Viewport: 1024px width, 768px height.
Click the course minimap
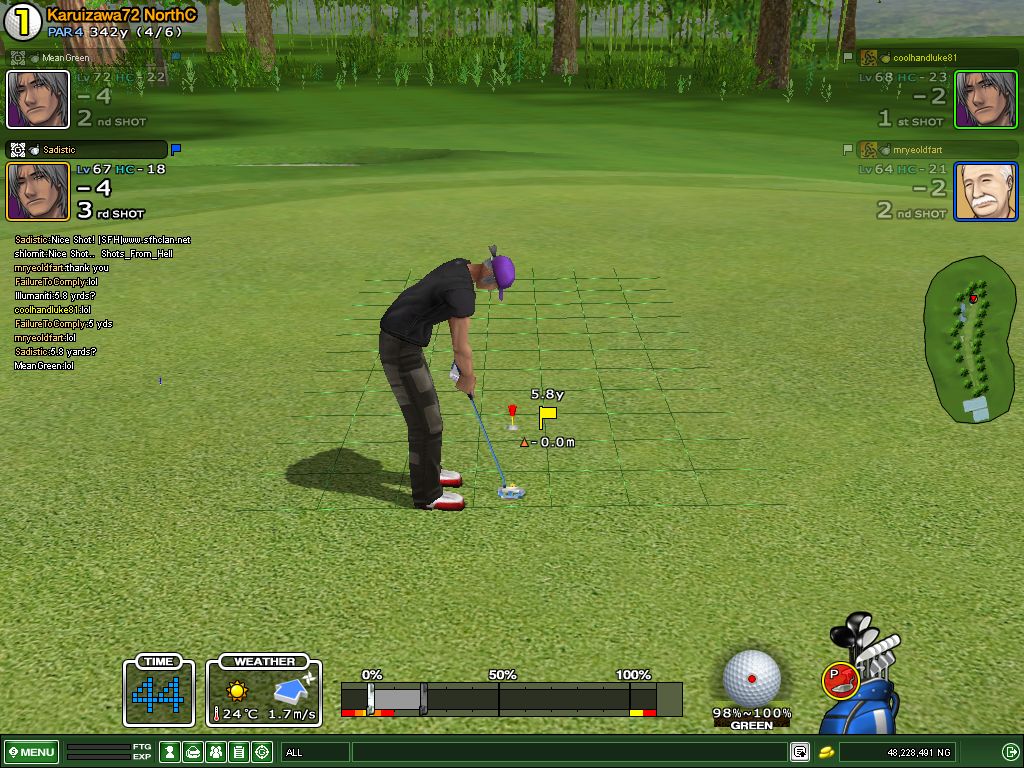(x=968, y=340)
